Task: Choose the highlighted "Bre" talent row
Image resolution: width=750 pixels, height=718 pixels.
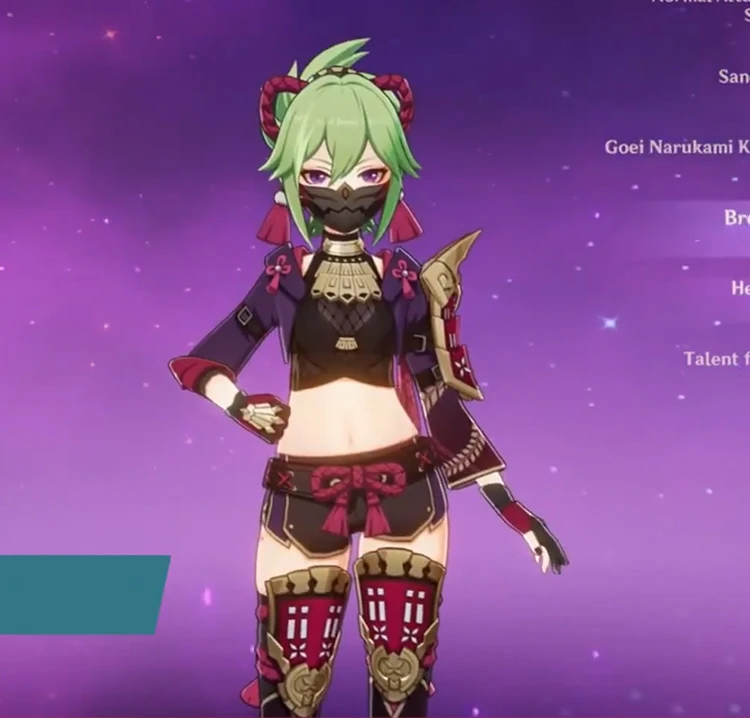Action: coord(736,218)
